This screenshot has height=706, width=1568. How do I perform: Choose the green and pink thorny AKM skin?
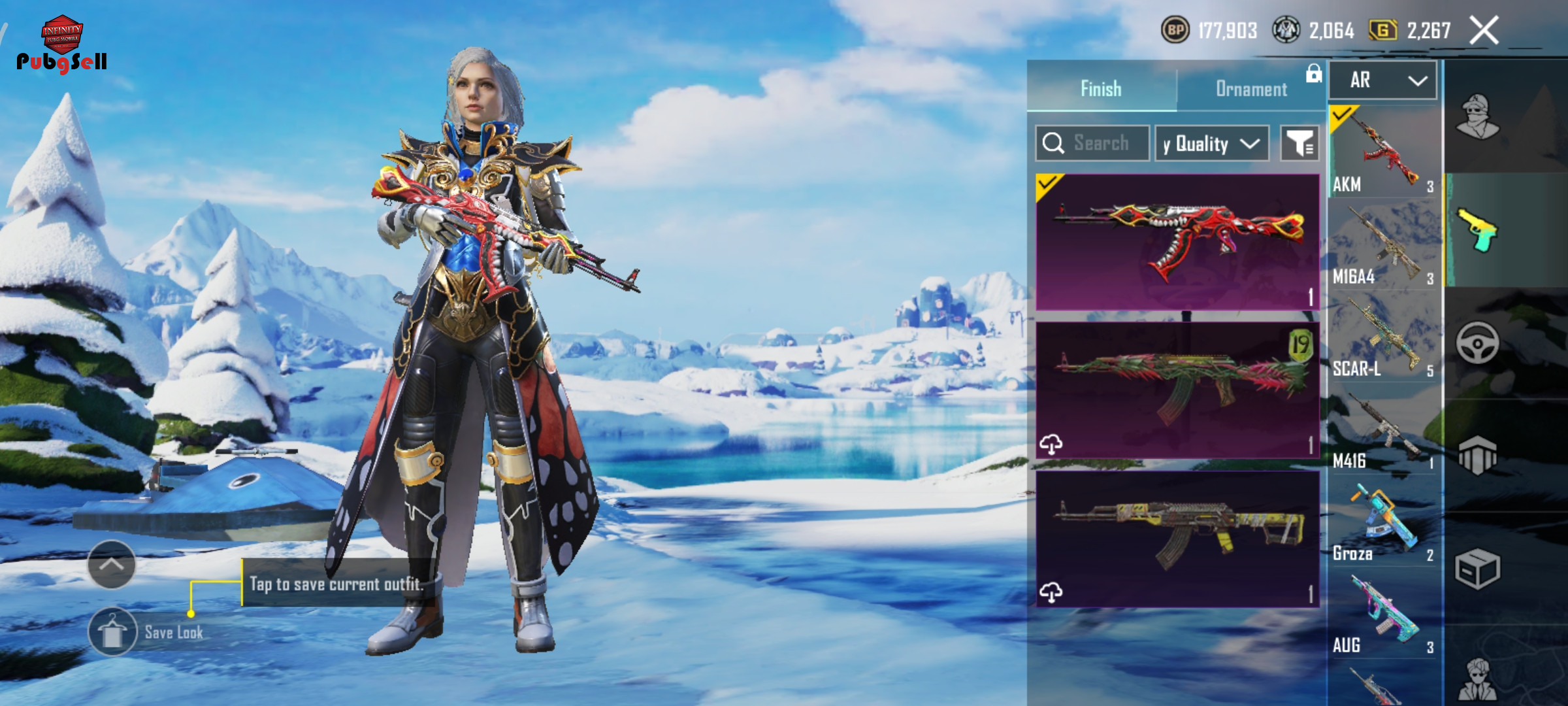click(1177, 390)
